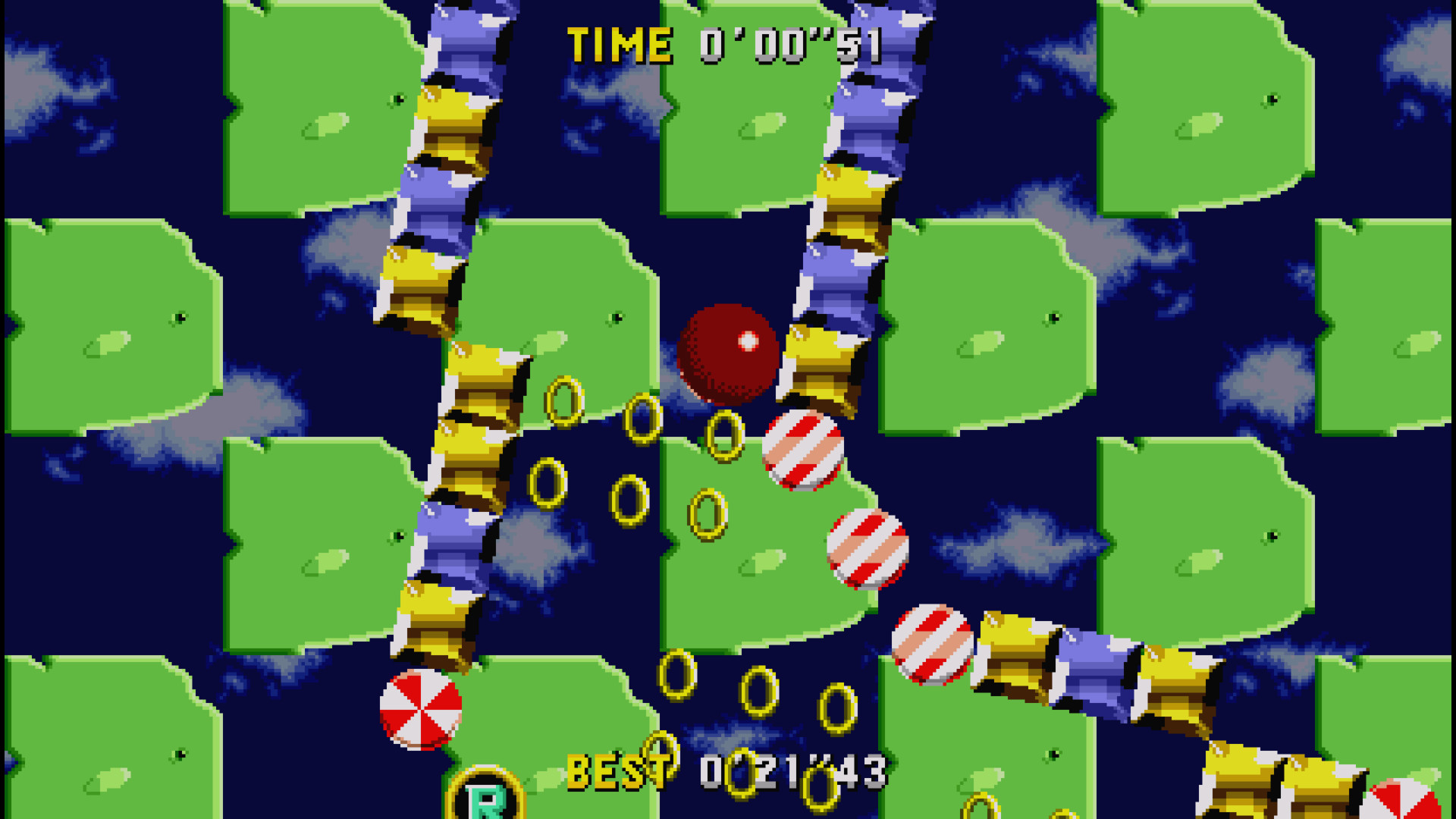1456x819 pixels.
Task: Click the TIME label at top
Action: 618,43
